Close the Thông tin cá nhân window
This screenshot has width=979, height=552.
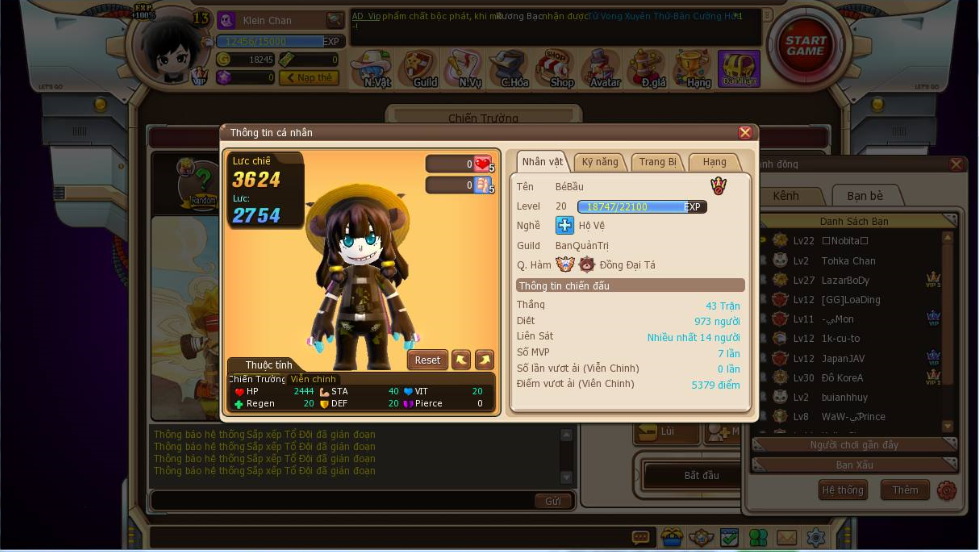[745, 132]
